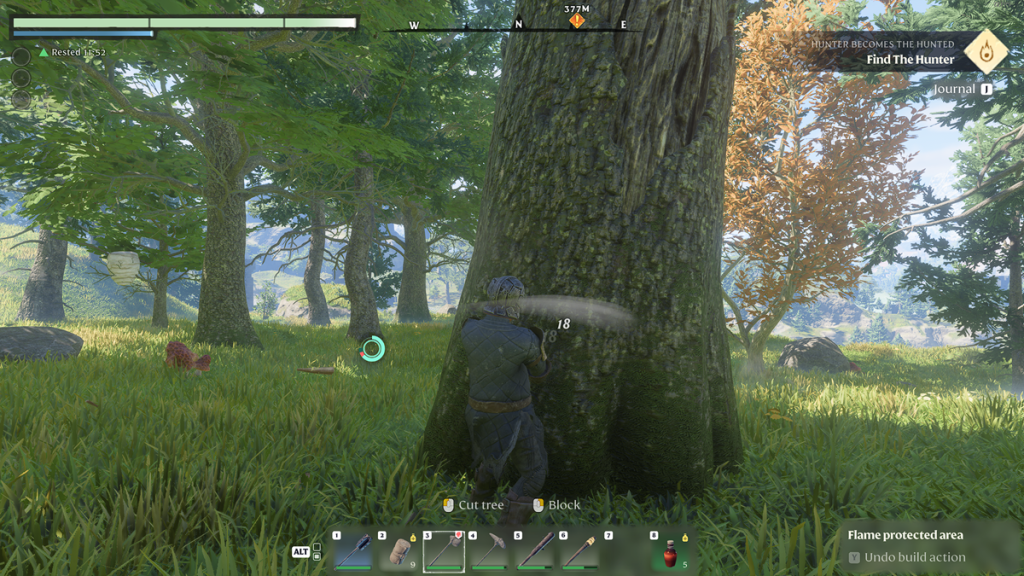This screenshot has width=1024, height=576.
Task: Click the orange quest marker on the compass
Action: (577, 20)
